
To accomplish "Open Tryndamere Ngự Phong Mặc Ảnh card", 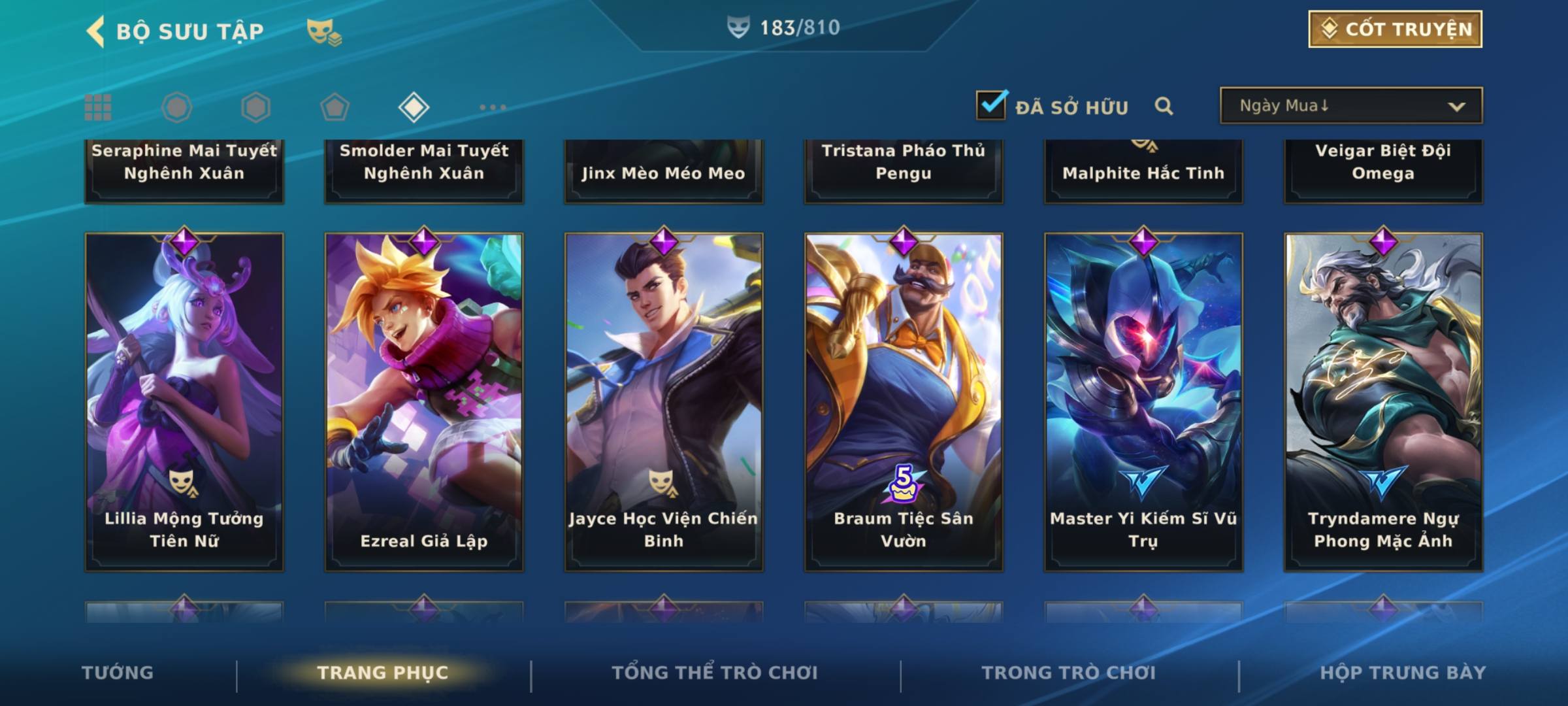I will 1383,402.
